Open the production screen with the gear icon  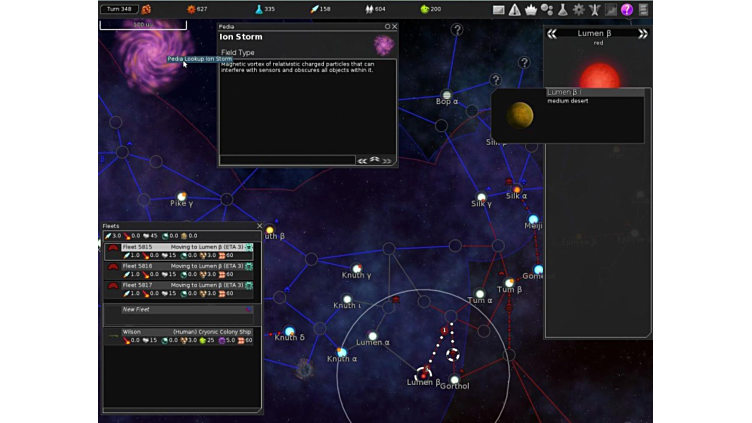point(579,9)
